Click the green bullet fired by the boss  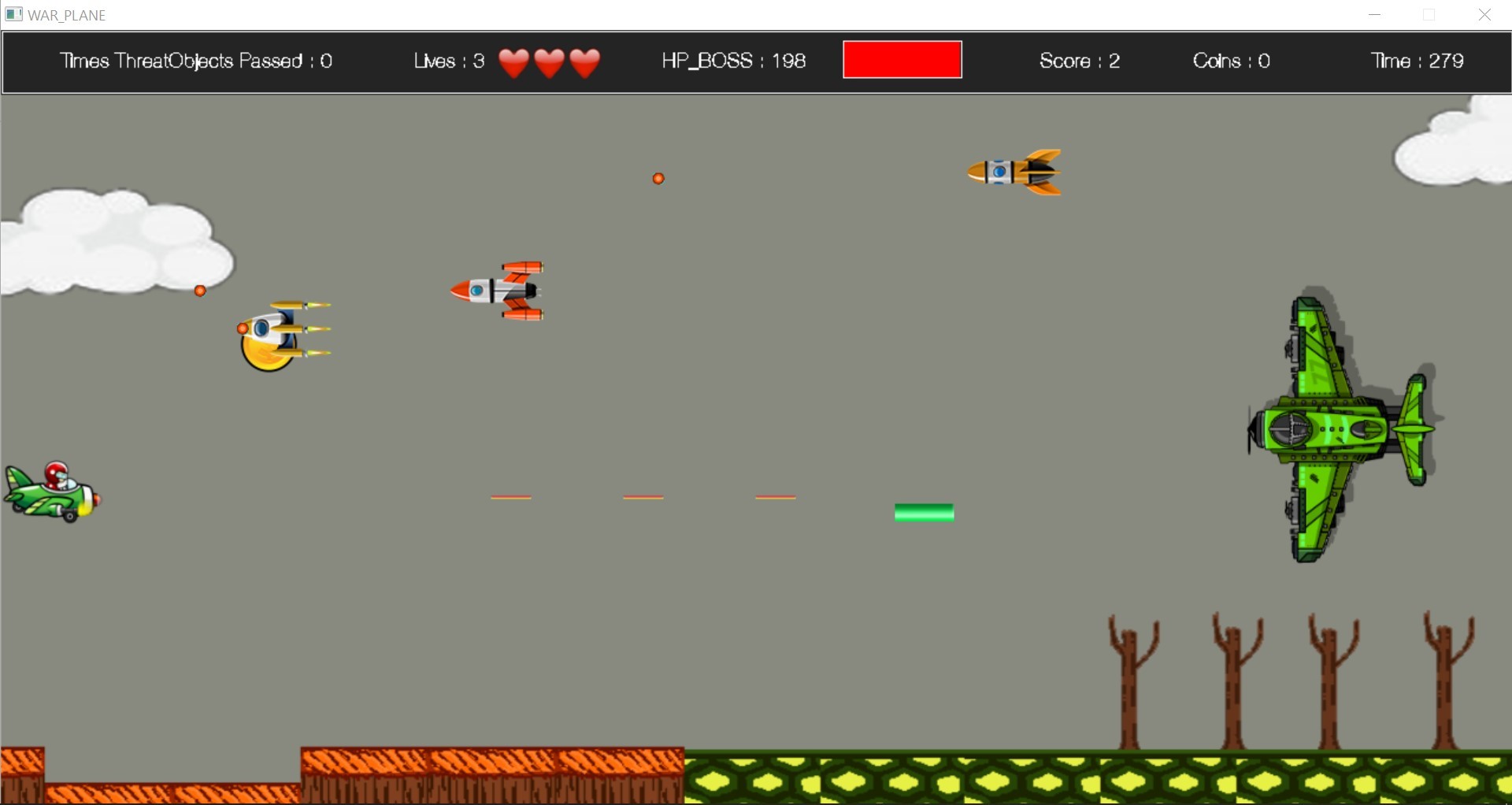tap(924, 512)
